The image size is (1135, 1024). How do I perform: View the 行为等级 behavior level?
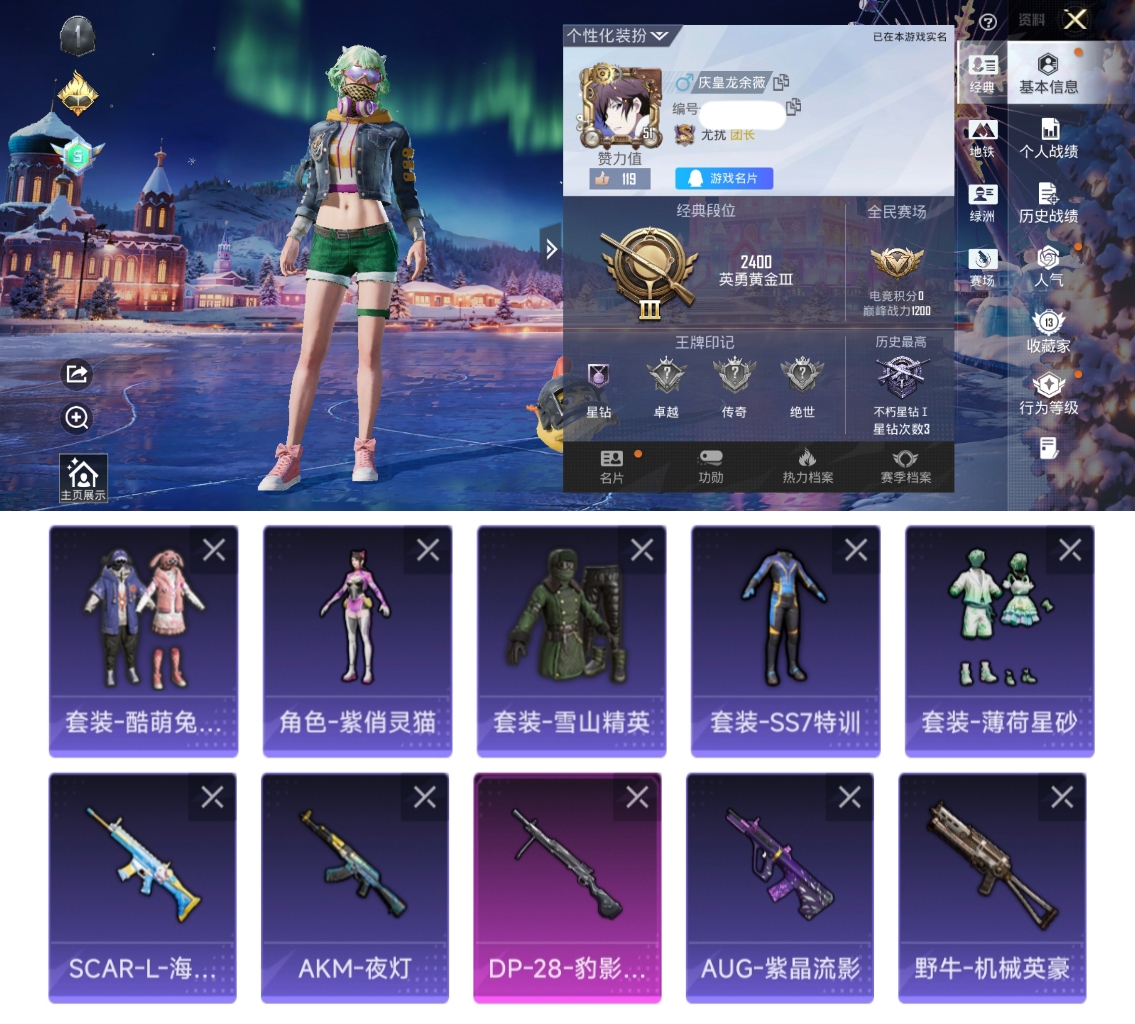pos(1048,394)
